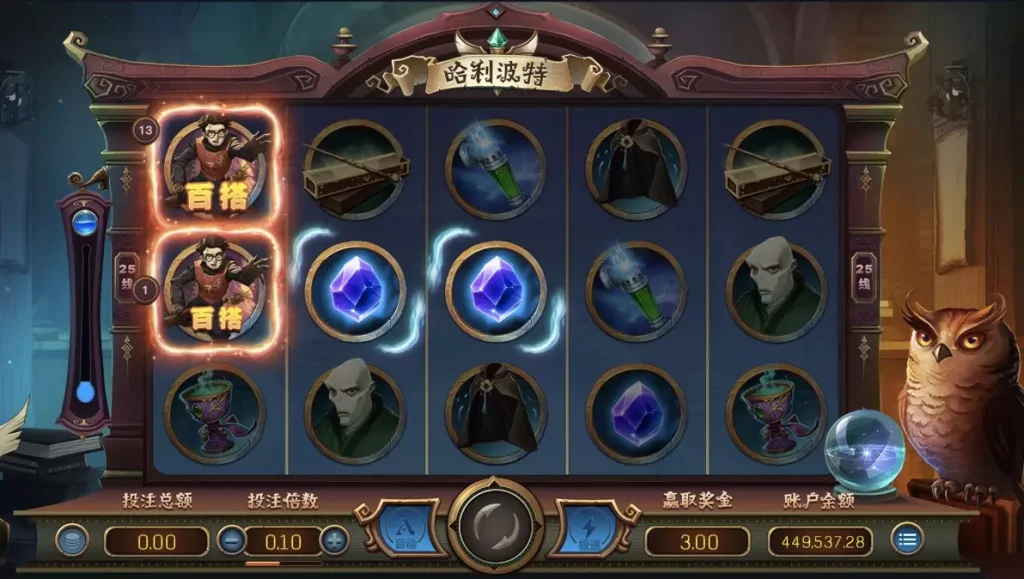
Task: Click the left 25 lines indicator
Action: pos(128,276)
